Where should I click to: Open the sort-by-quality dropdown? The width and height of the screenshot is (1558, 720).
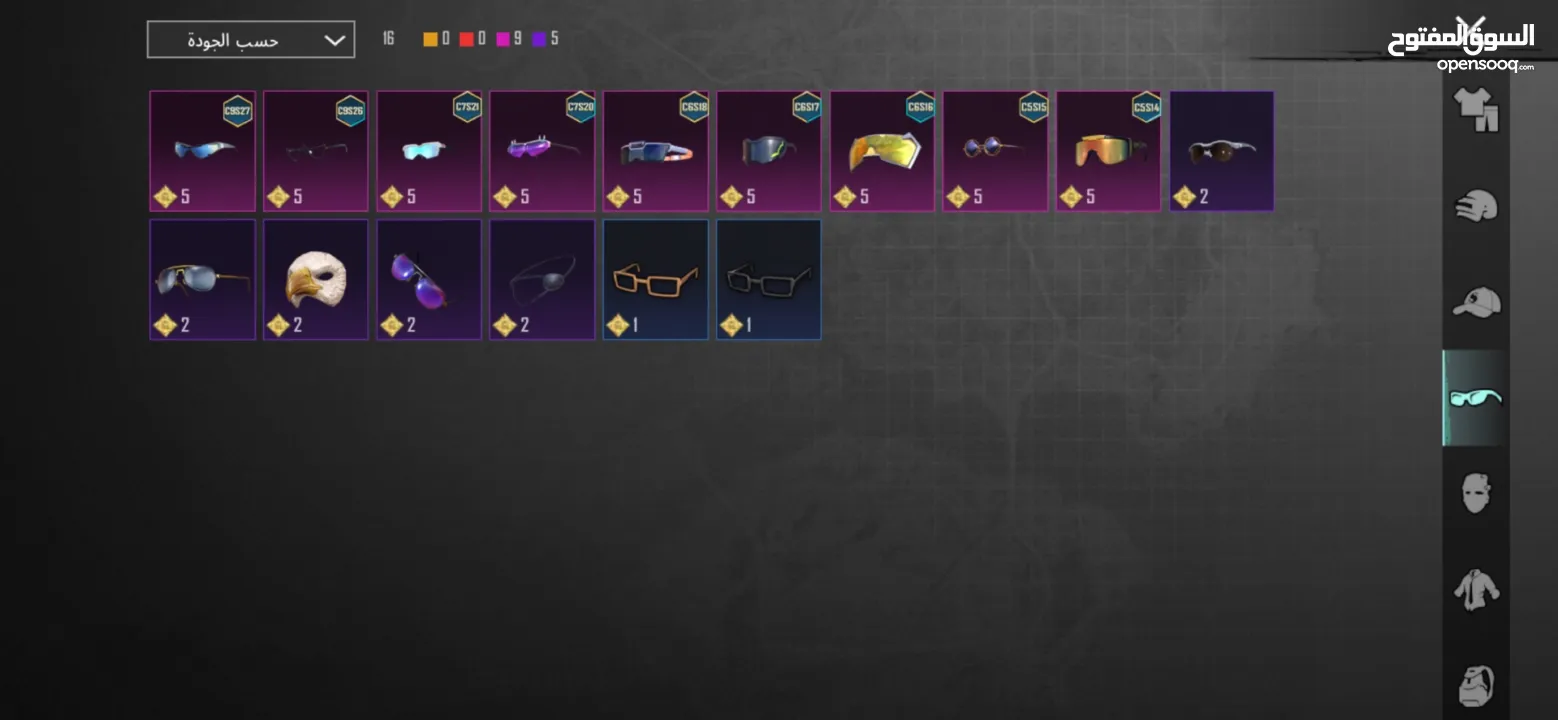250,40
